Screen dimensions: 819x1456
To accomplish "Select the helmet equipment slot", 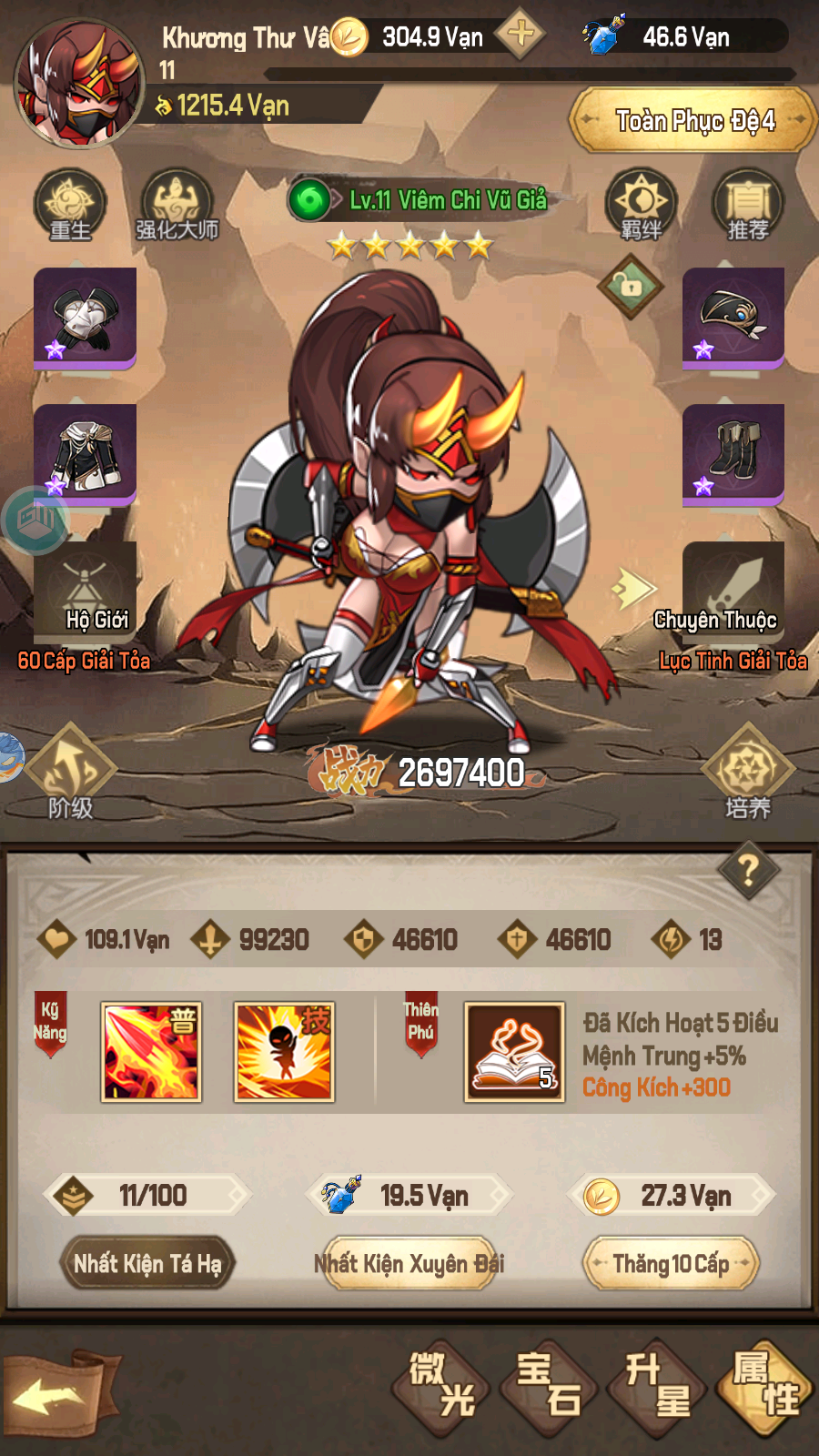I will (x=733, y=318).
